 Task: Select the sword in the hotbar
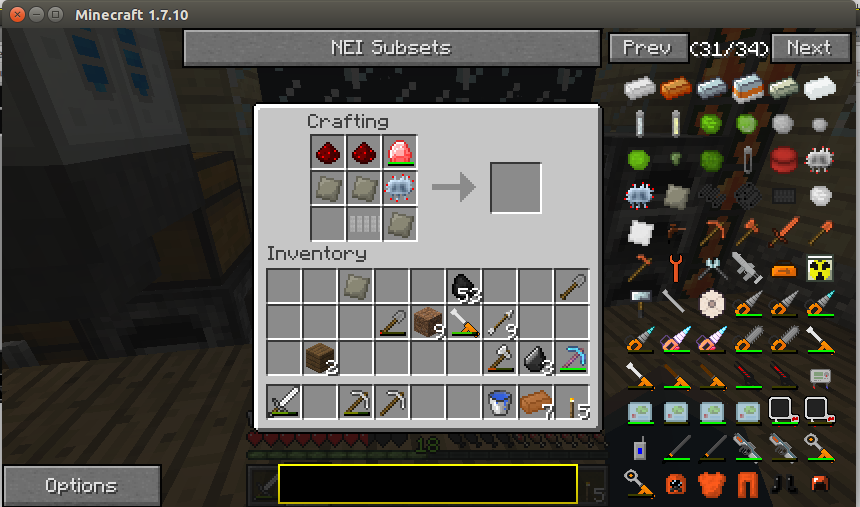(x=284, y=402)
